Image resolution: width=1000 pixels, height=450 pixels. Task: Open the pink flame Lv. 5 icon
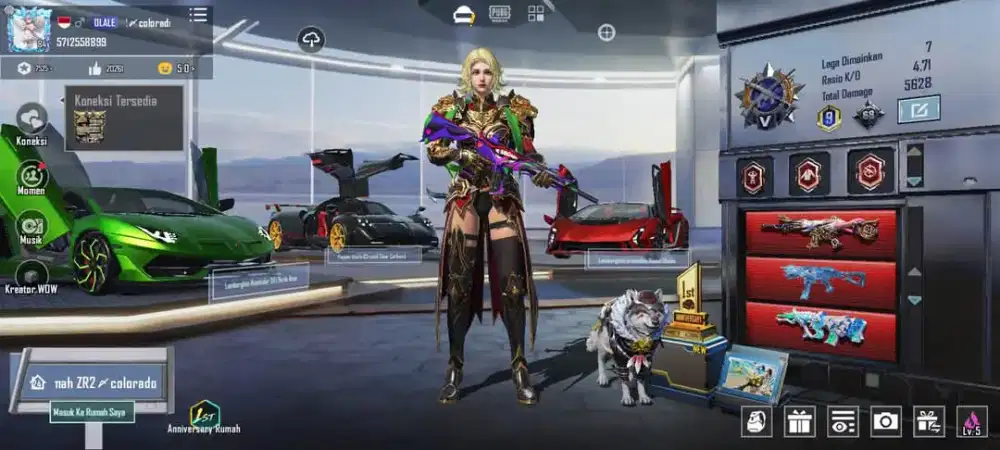tap(971, 421)
